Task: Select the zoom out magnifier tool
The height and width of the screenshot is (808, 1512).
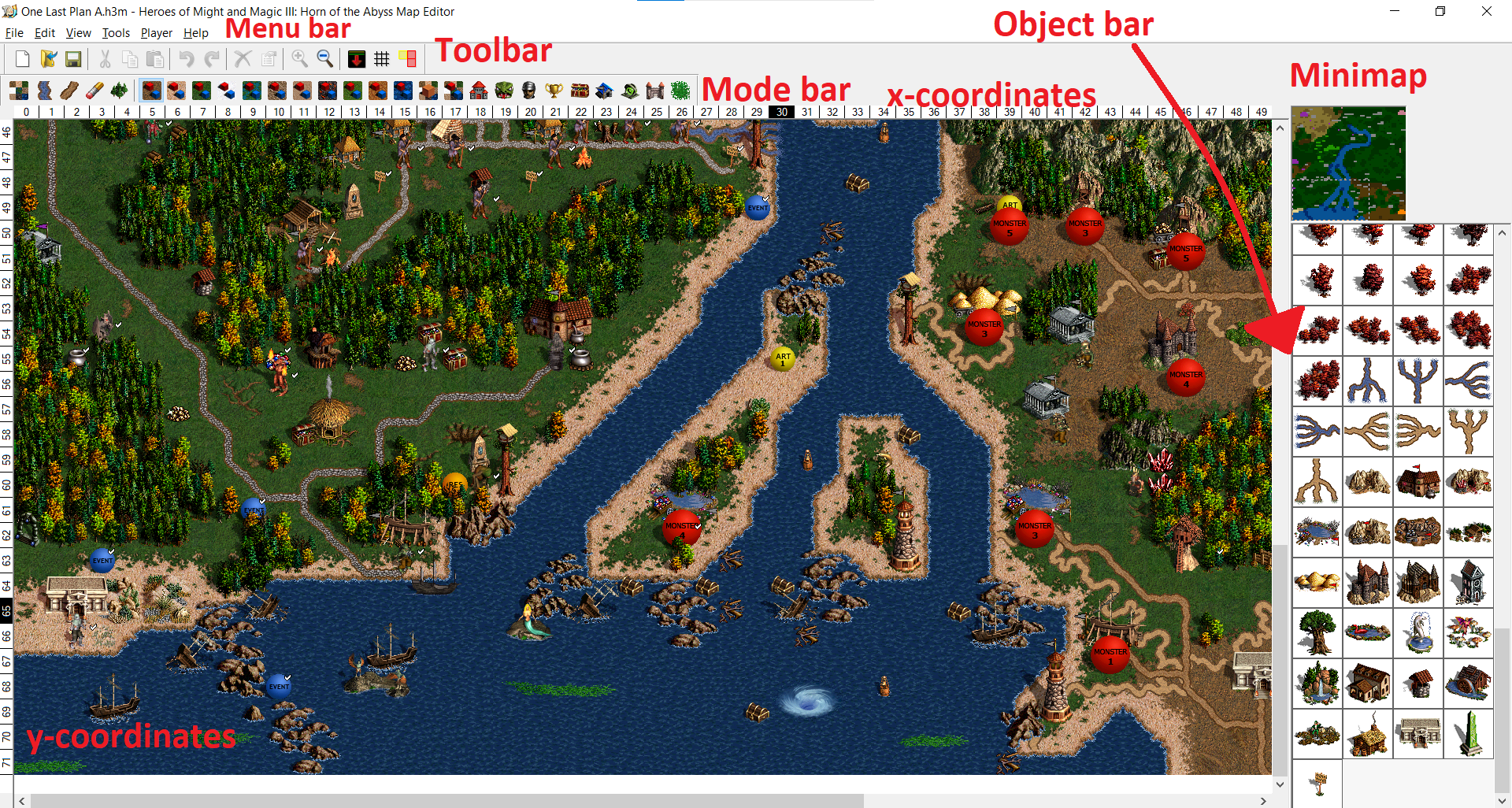Action: [x=325, y=59]
